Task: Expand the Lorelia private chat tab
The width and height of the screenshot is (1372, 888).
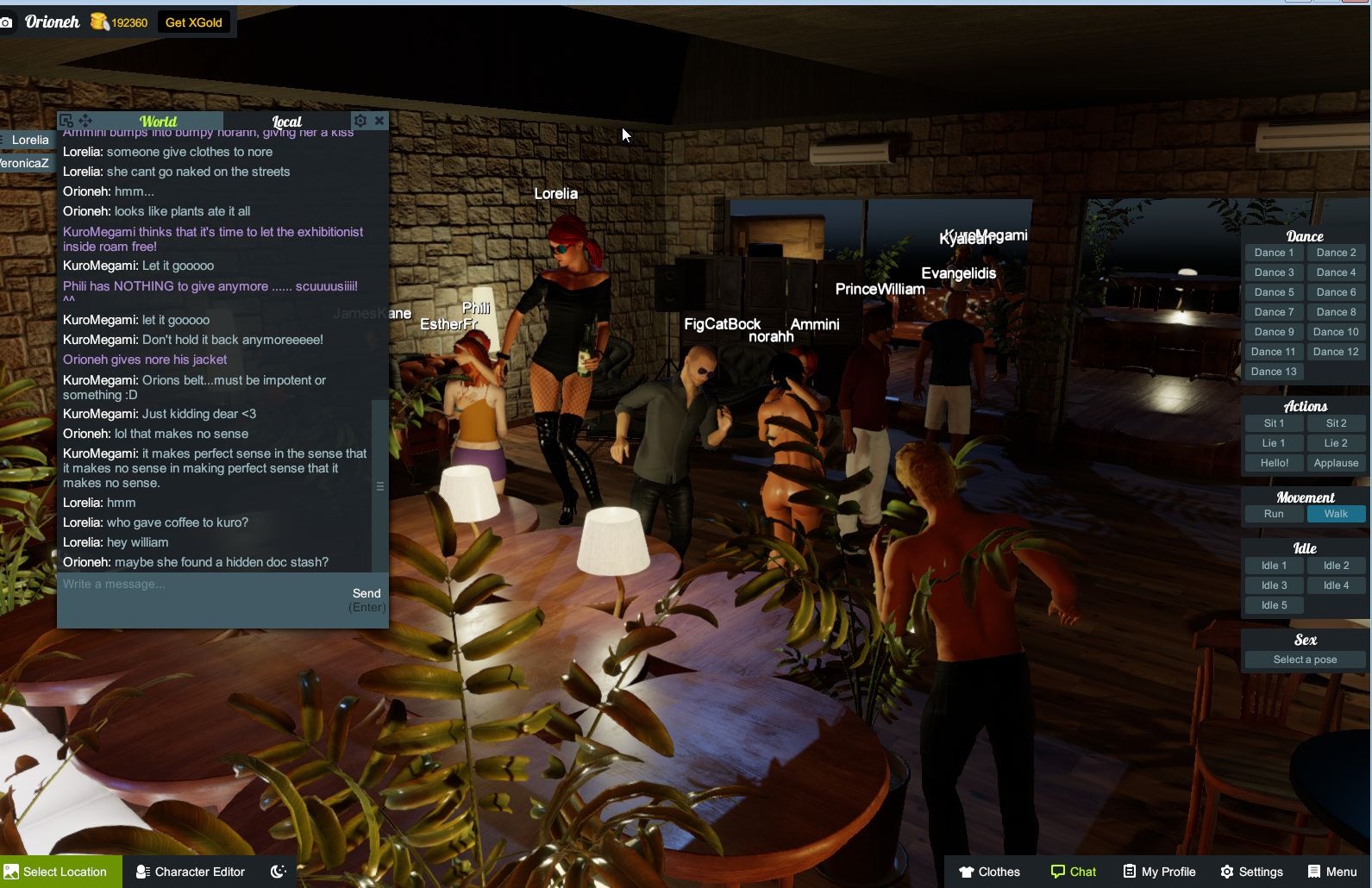Action: pyautogui.click(x=29, y=140)
